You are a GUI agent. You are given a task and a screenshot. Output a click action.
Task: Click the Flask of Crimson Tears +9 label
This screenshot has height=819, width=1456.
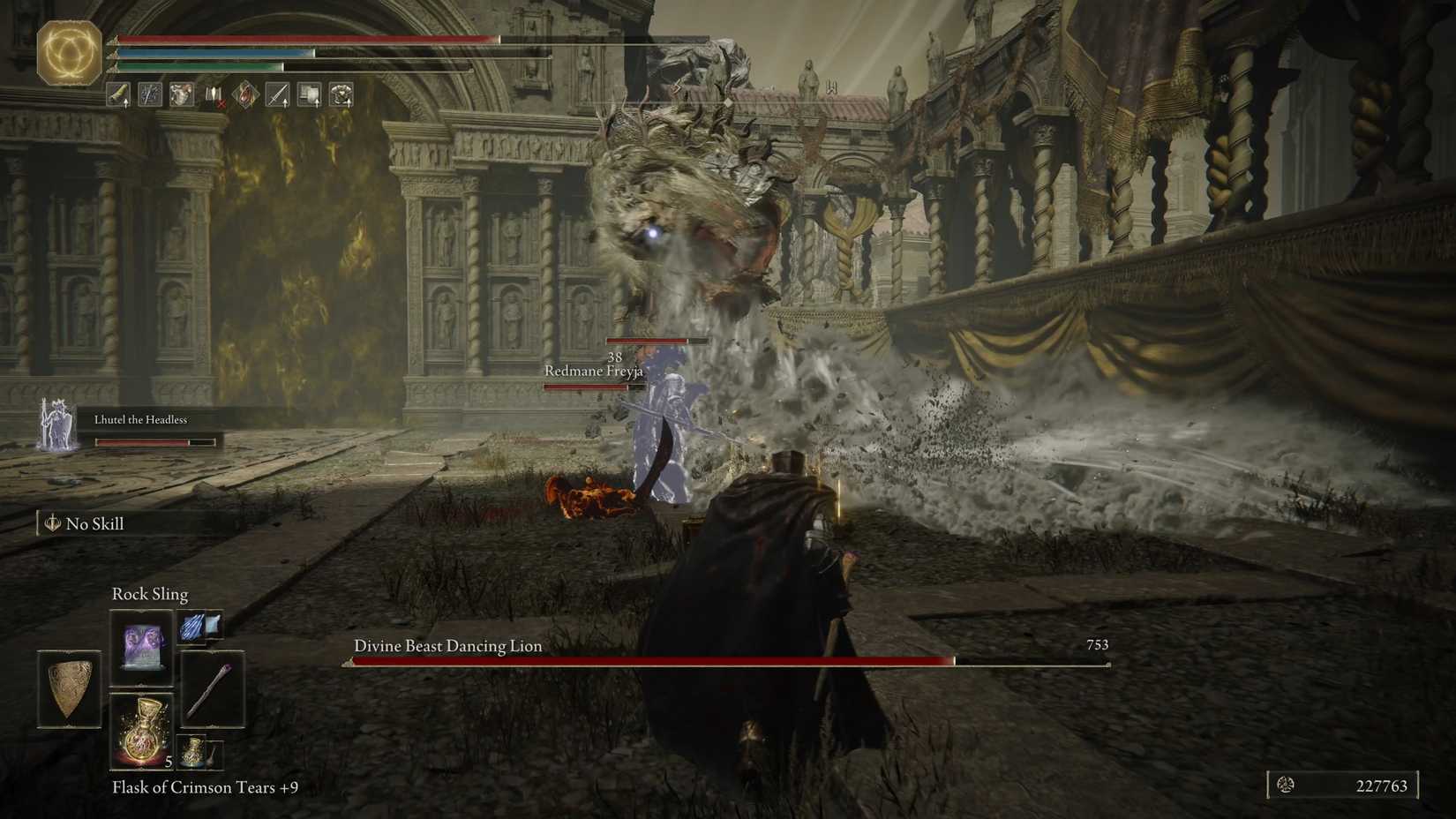click(203, 788)
